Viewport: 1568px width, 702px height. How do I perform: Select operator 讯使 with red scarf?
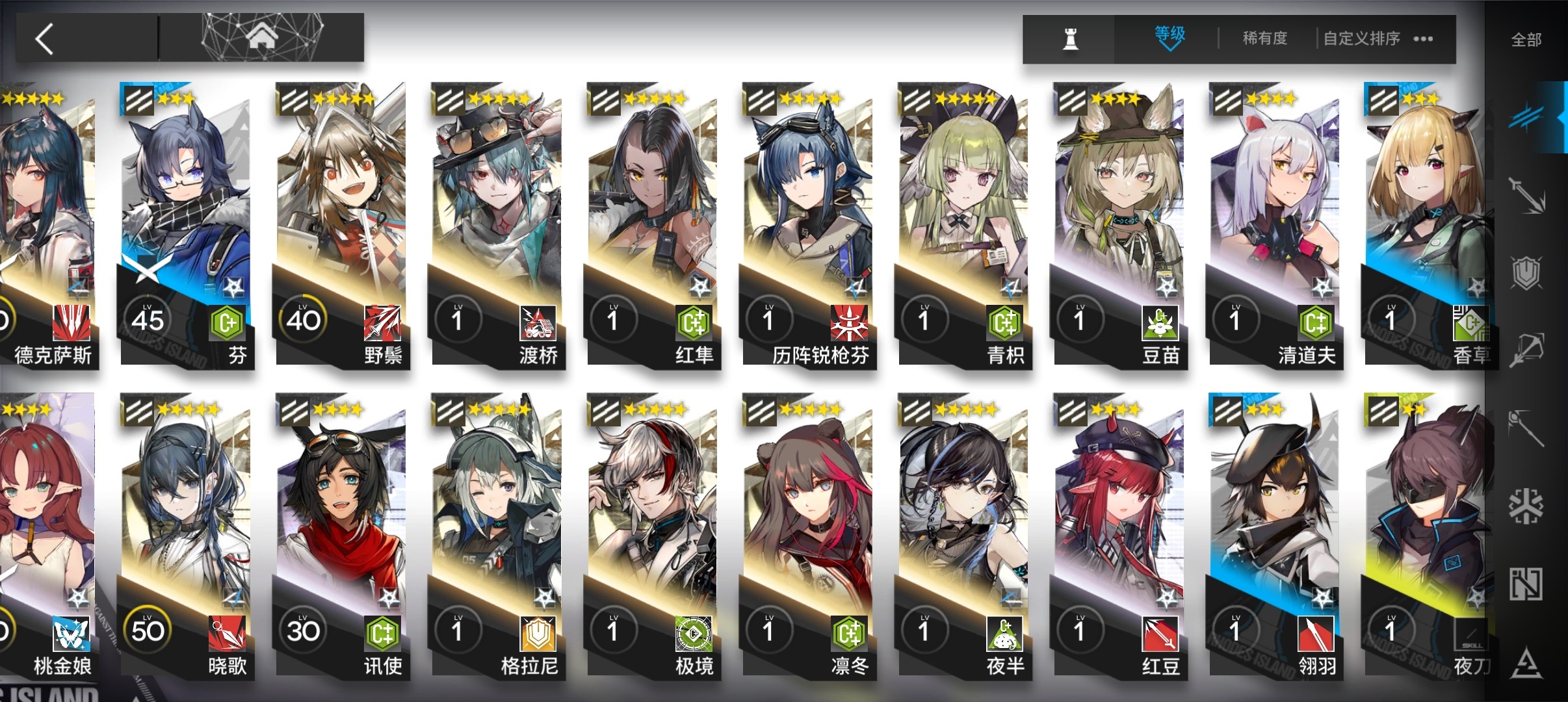point(341,533)
